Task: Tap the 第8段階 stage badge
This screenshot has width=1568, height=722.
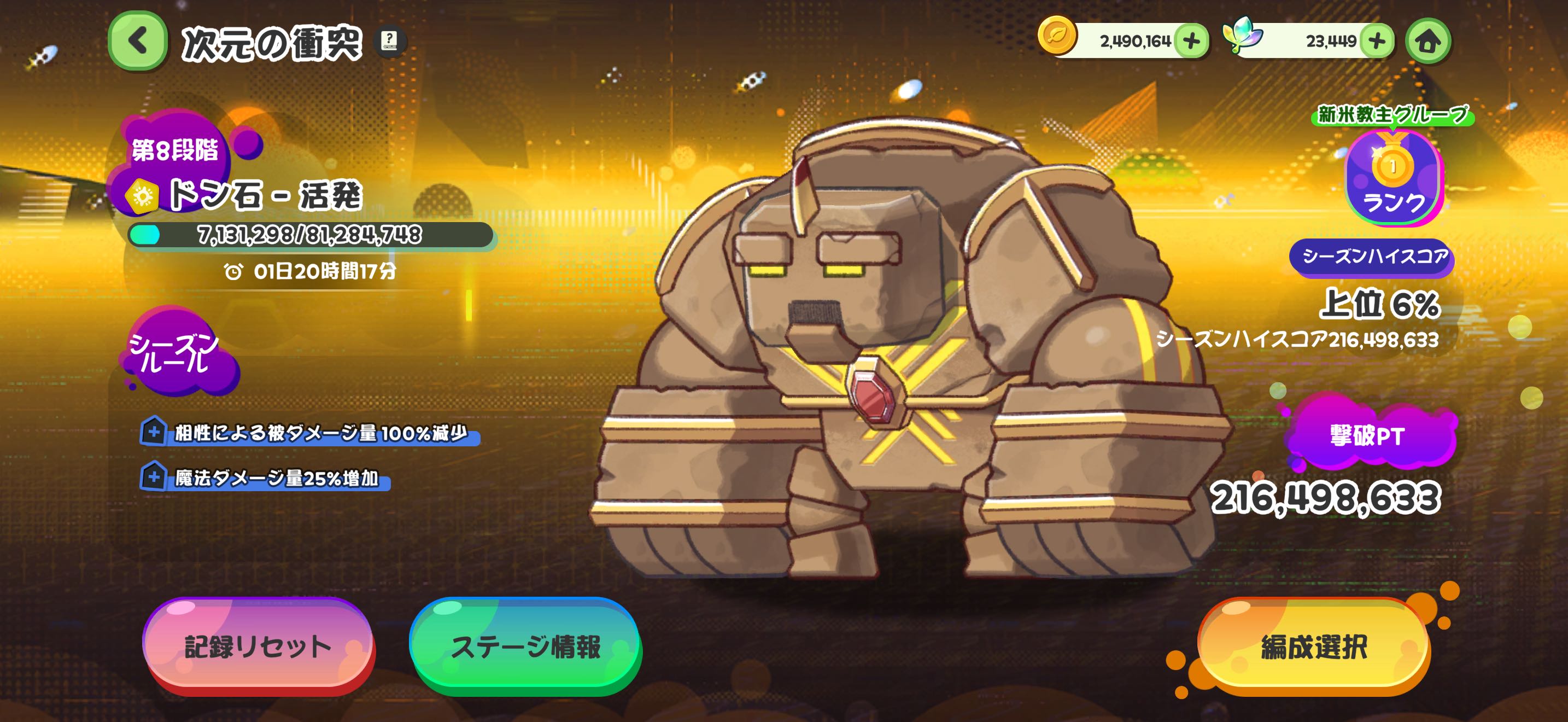Action: coord(175,149)
